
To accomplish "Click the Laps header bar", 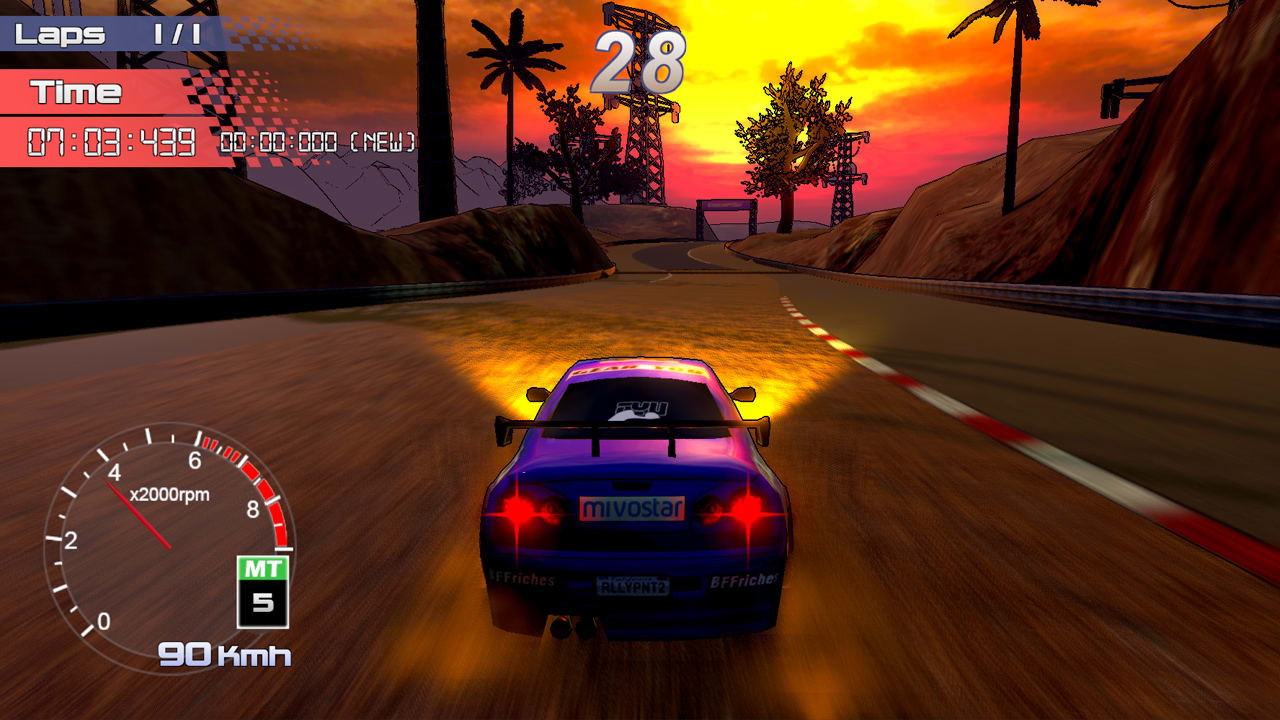I will pos(60,32).
